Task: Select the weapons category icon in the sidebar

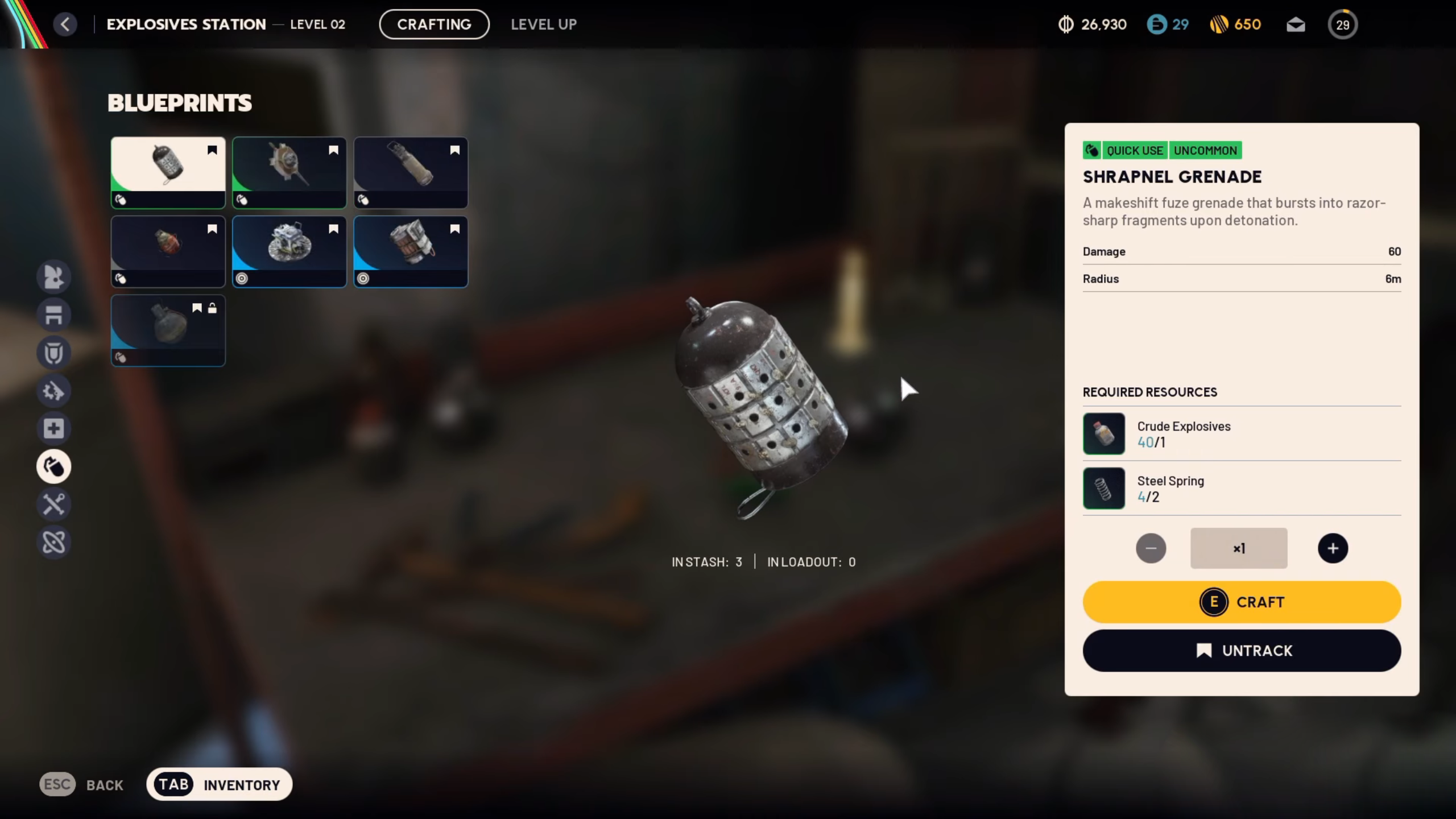Action: (54, 277)
